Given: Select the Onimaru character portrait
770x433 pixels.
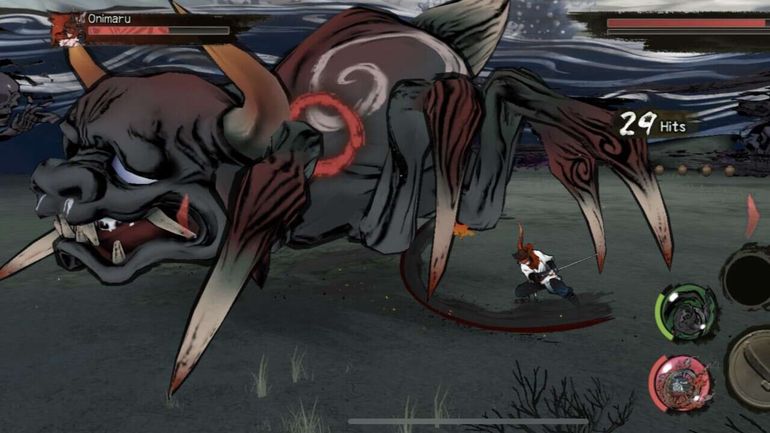Looking at the screenshot, I should coord(67,30).
